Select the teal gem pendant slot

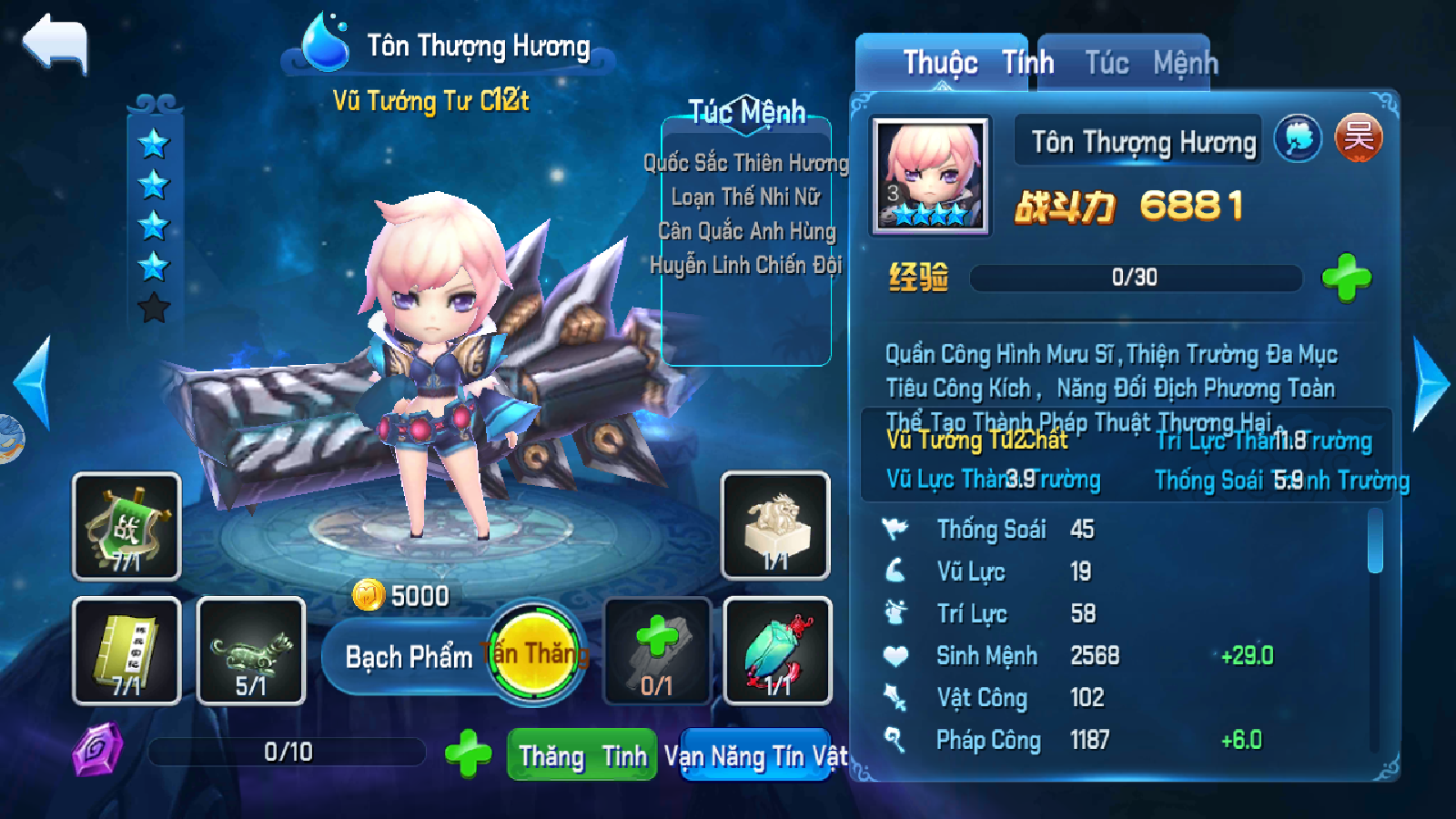[777, 651]
